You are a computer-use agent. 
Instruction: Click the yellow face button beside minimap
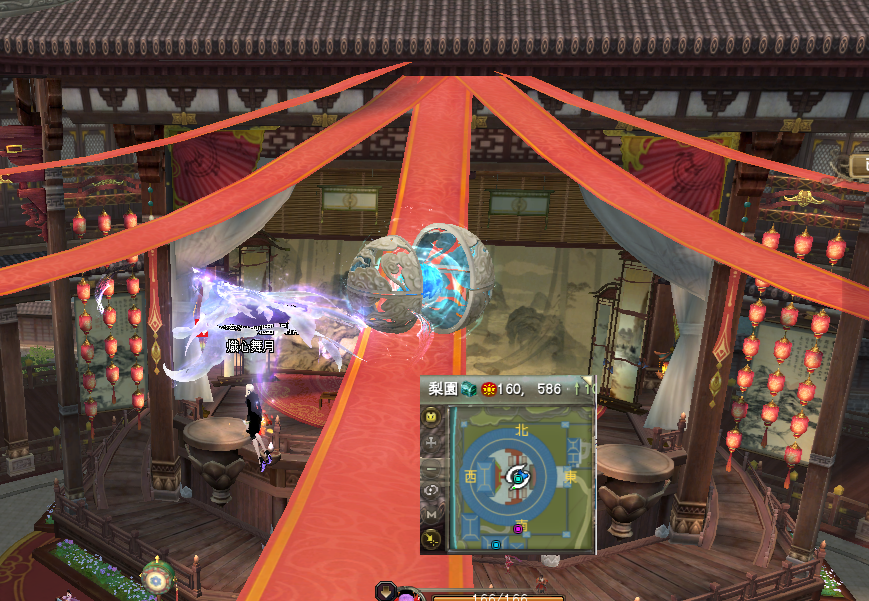[x=432, y=416]
